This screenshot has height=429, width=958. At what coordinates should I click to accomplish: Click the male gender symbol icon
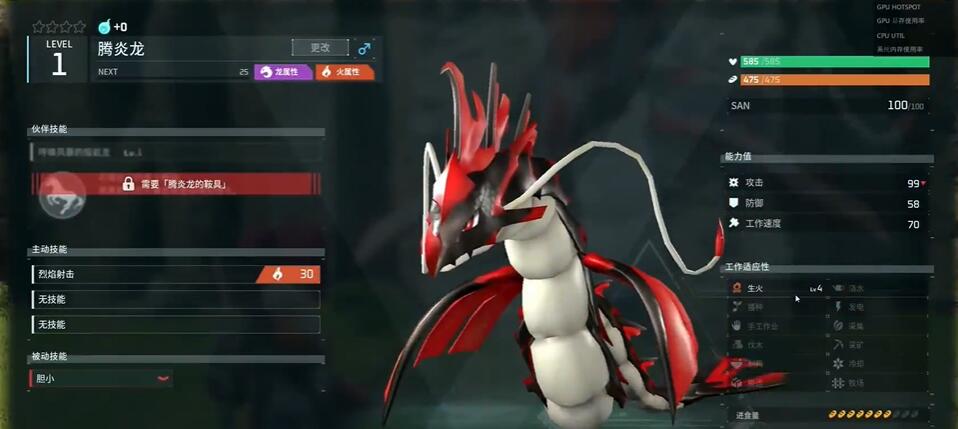pyautogui.click(x=364, y=48)
